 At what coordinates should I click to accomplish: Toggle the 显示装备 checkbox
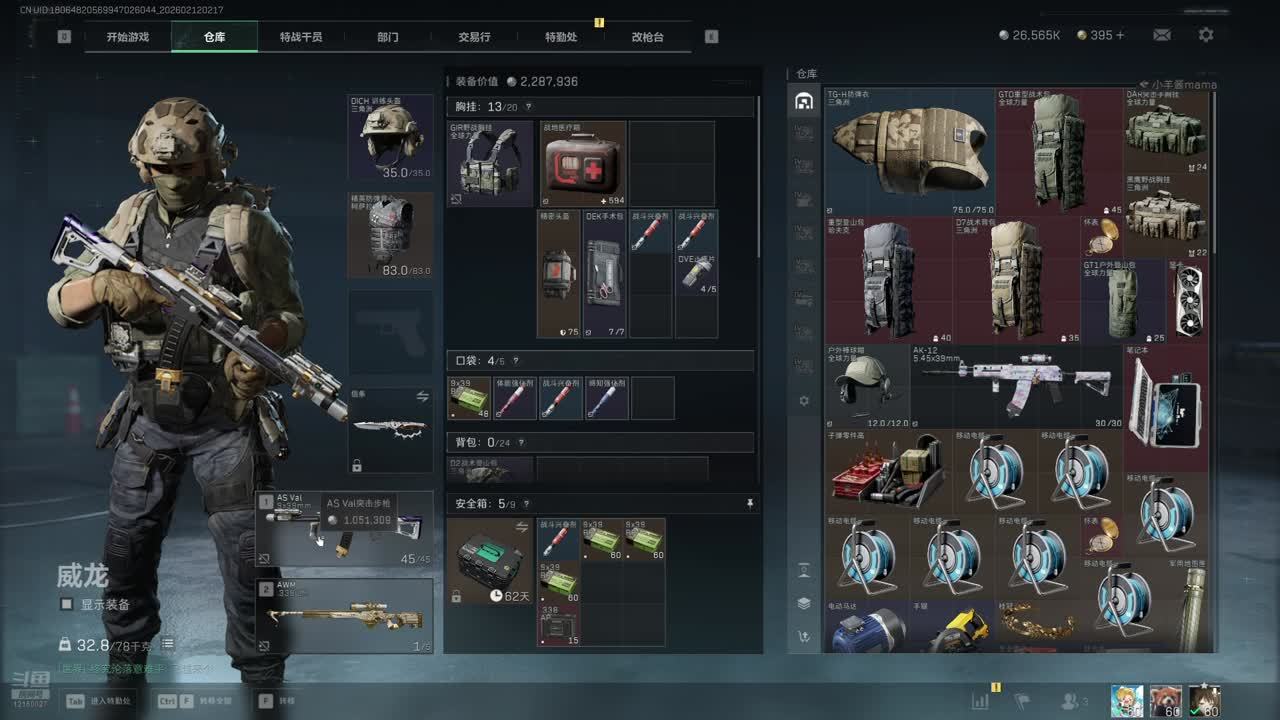tap(67, 604)
